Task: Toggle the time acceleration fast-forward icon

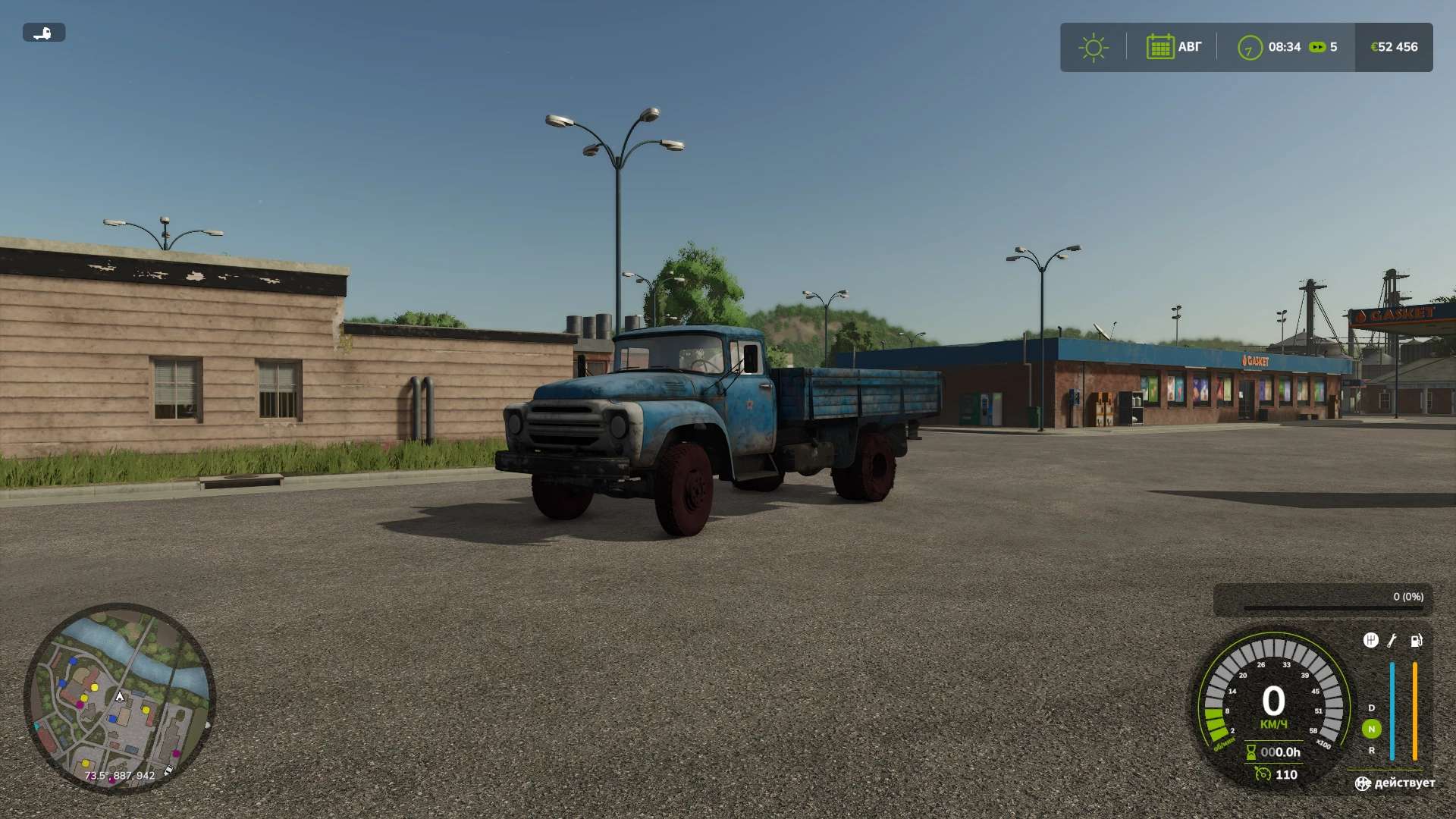Action: point(1317,47)
